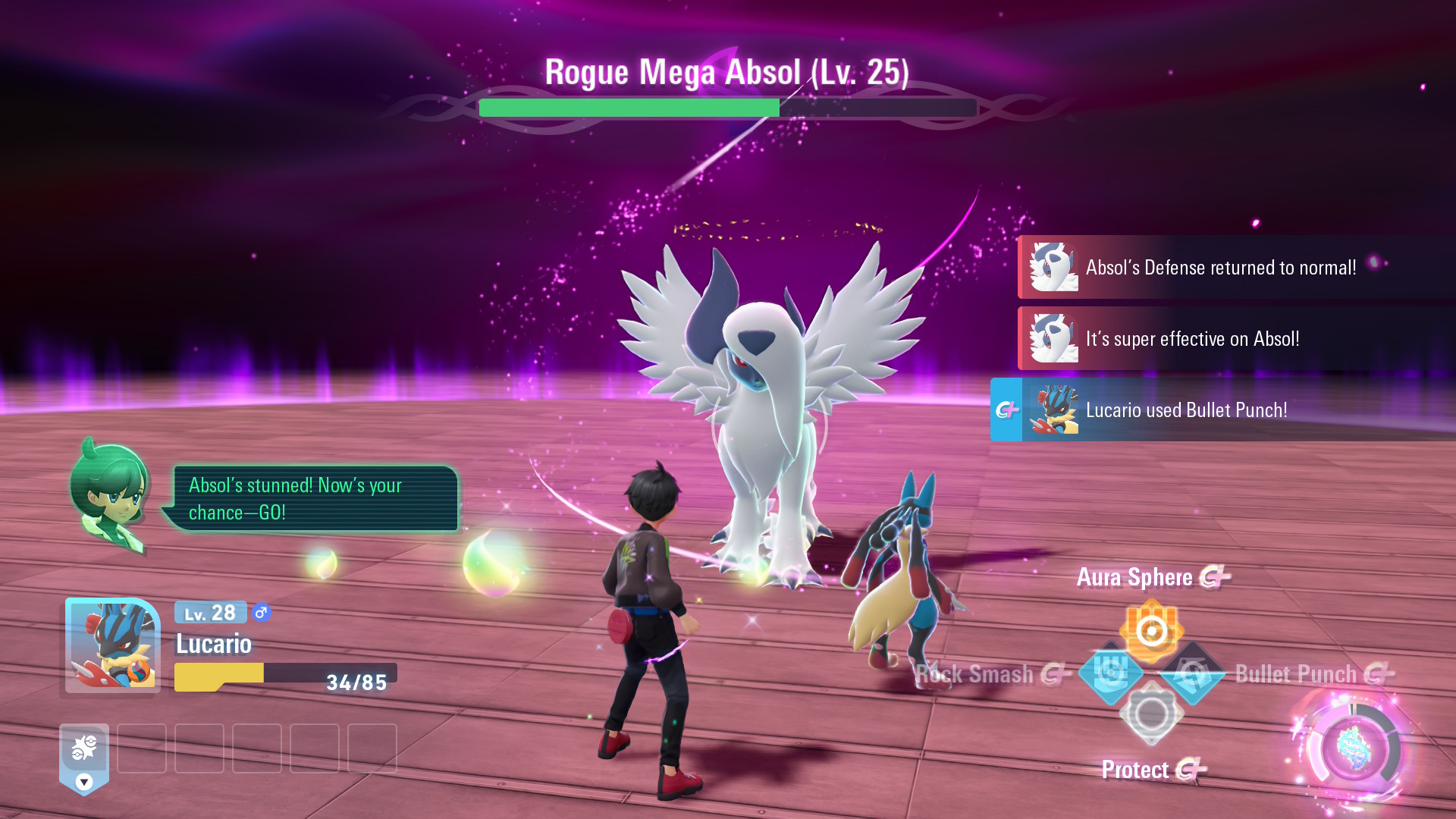1456x819 pixels.
Task: Select the Absol's Defense returned log entry
Action: click(x=1236, y=268)
